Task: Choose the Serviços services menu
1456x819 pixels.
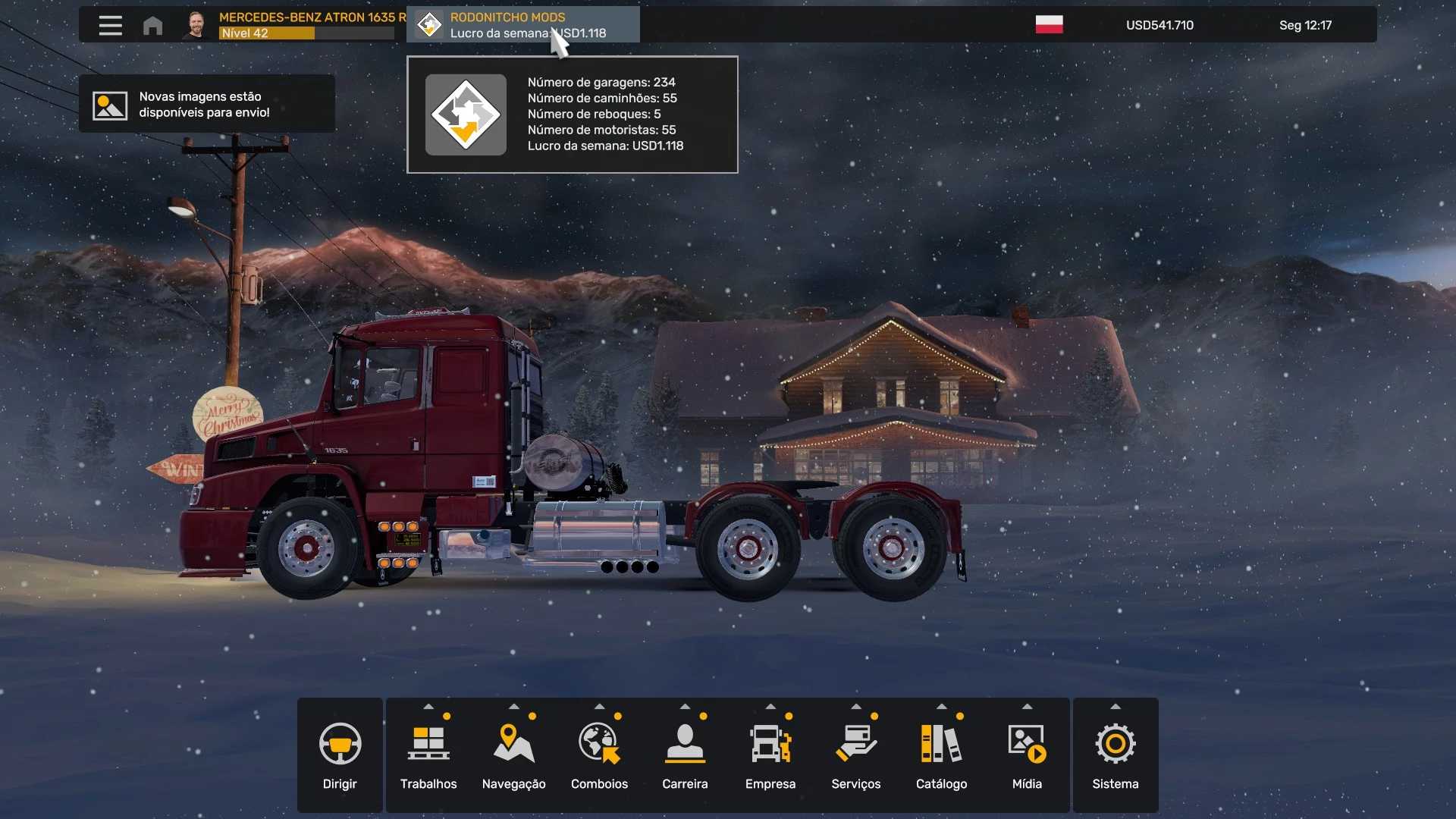Action: 855,755
